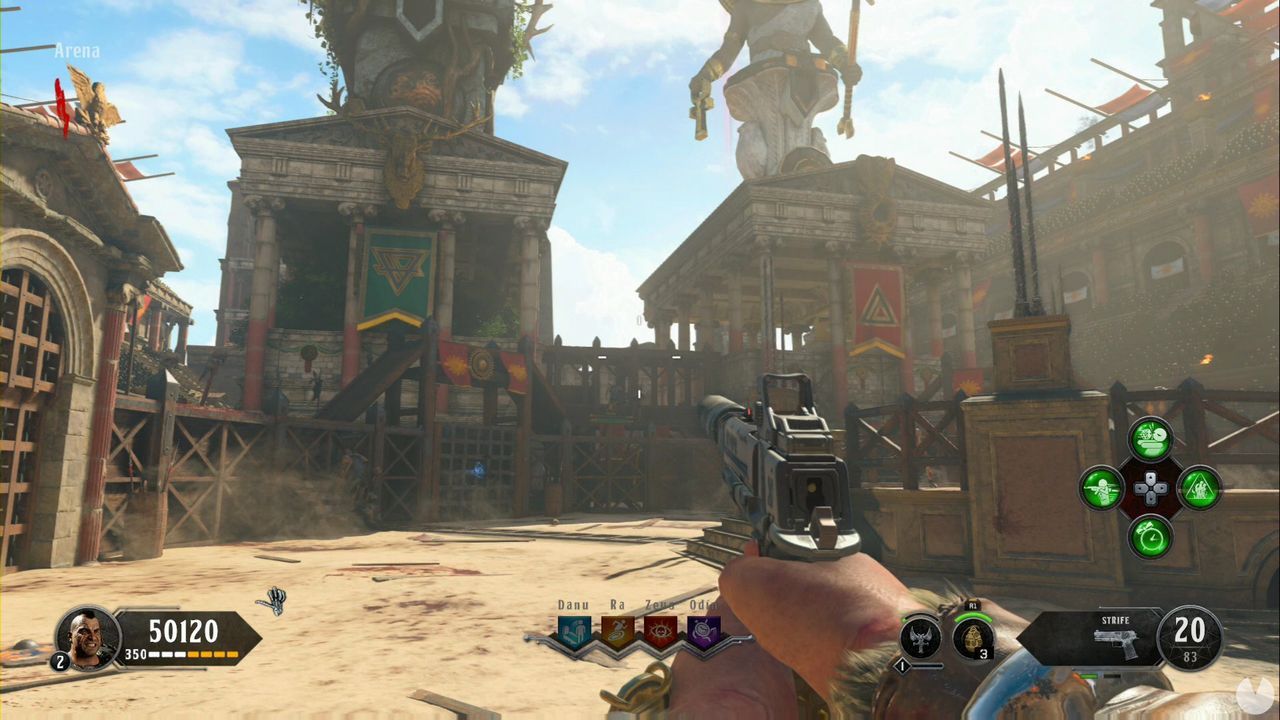
Task: Select the Zeus eye perk icon
Action: pos(661,631)
